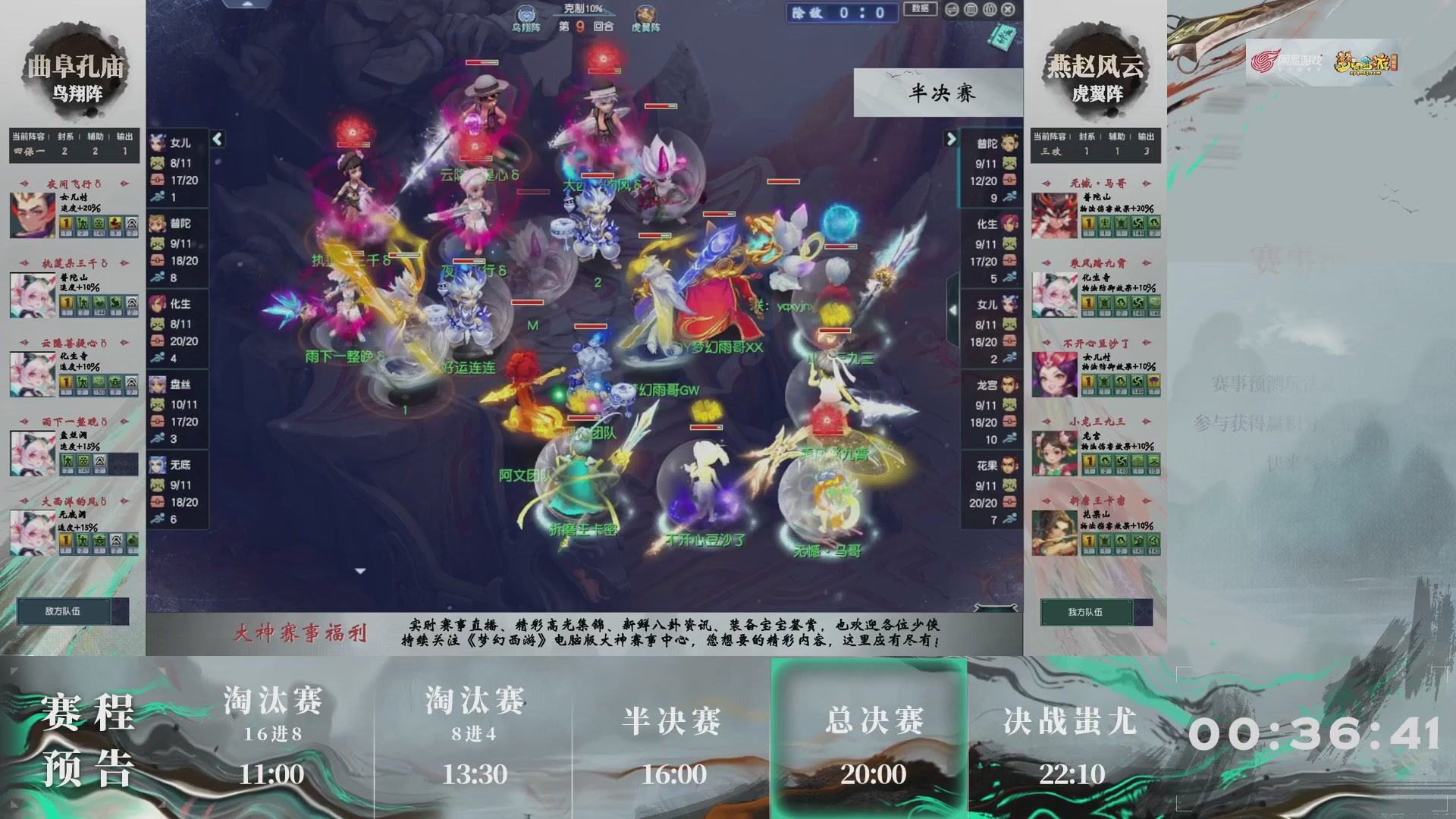Click the speed (runner) icon under 无底's stats

tap(157, 520)
